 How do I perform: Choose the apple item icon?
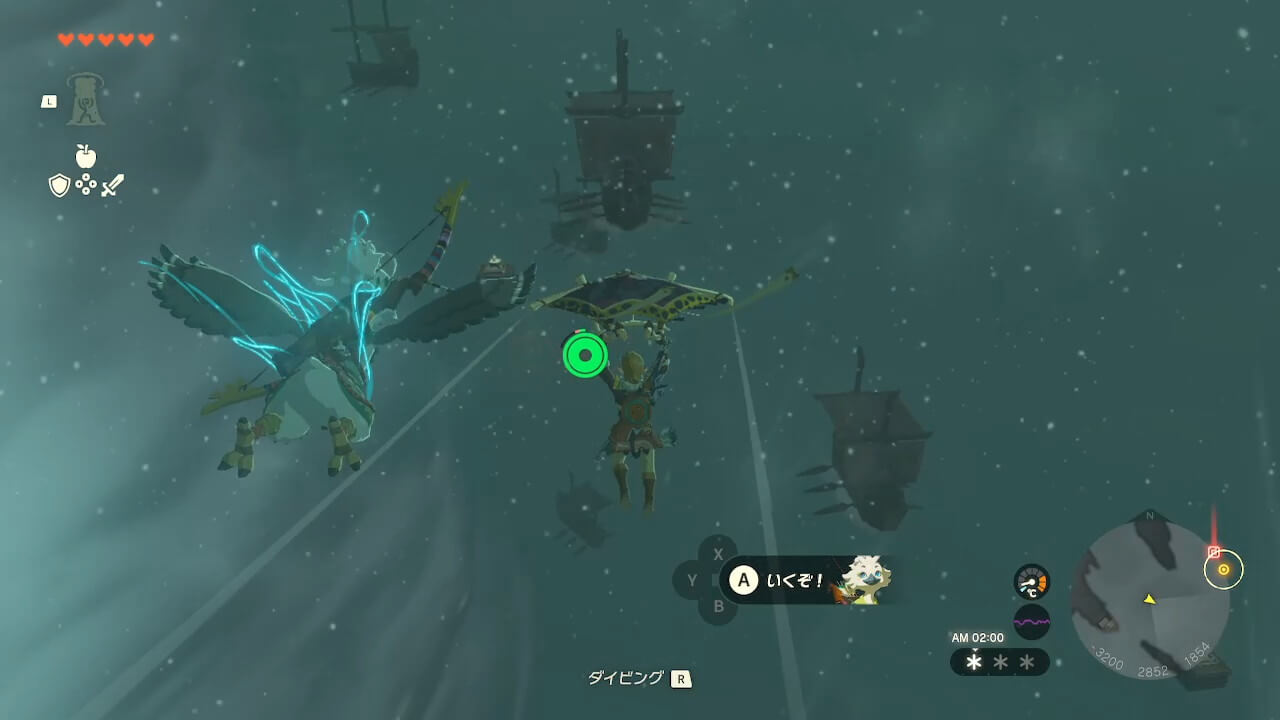coord(86,156)
